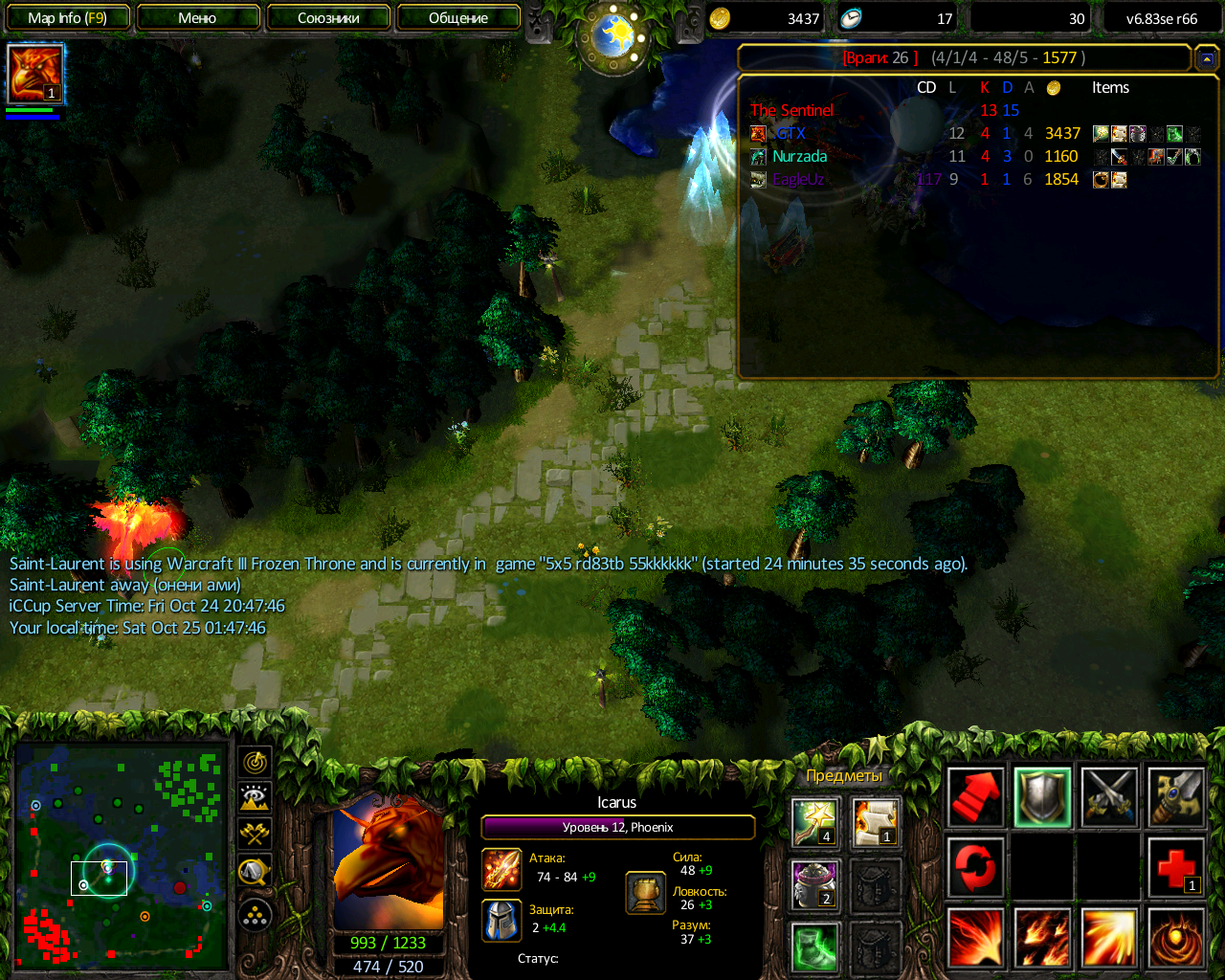
Task: Use the Town Portal Scroll item
Action: pyautogui.click(x=876, y=823)
